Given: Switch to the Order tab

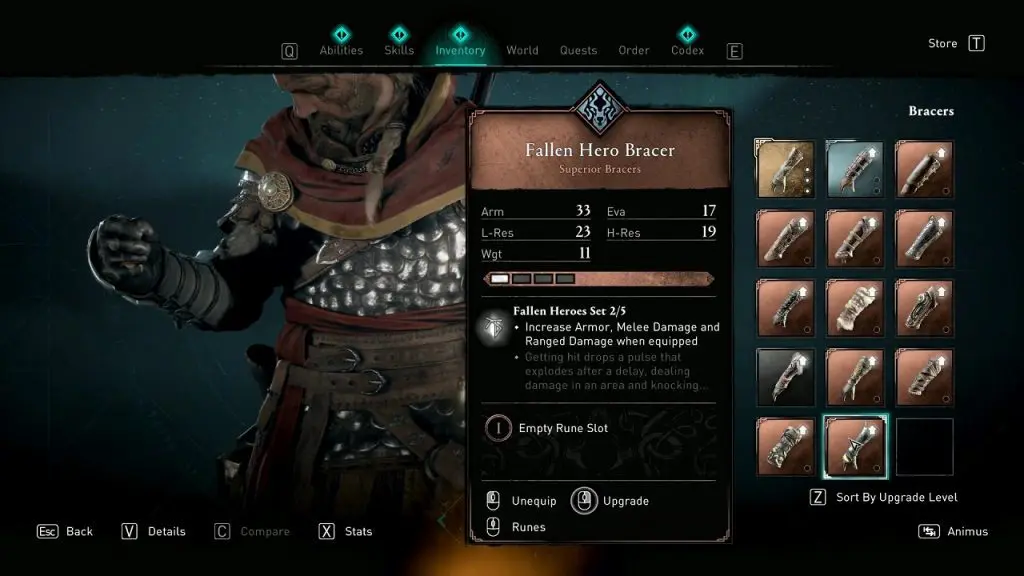Looking at the screenshot, I should (634, 50).
